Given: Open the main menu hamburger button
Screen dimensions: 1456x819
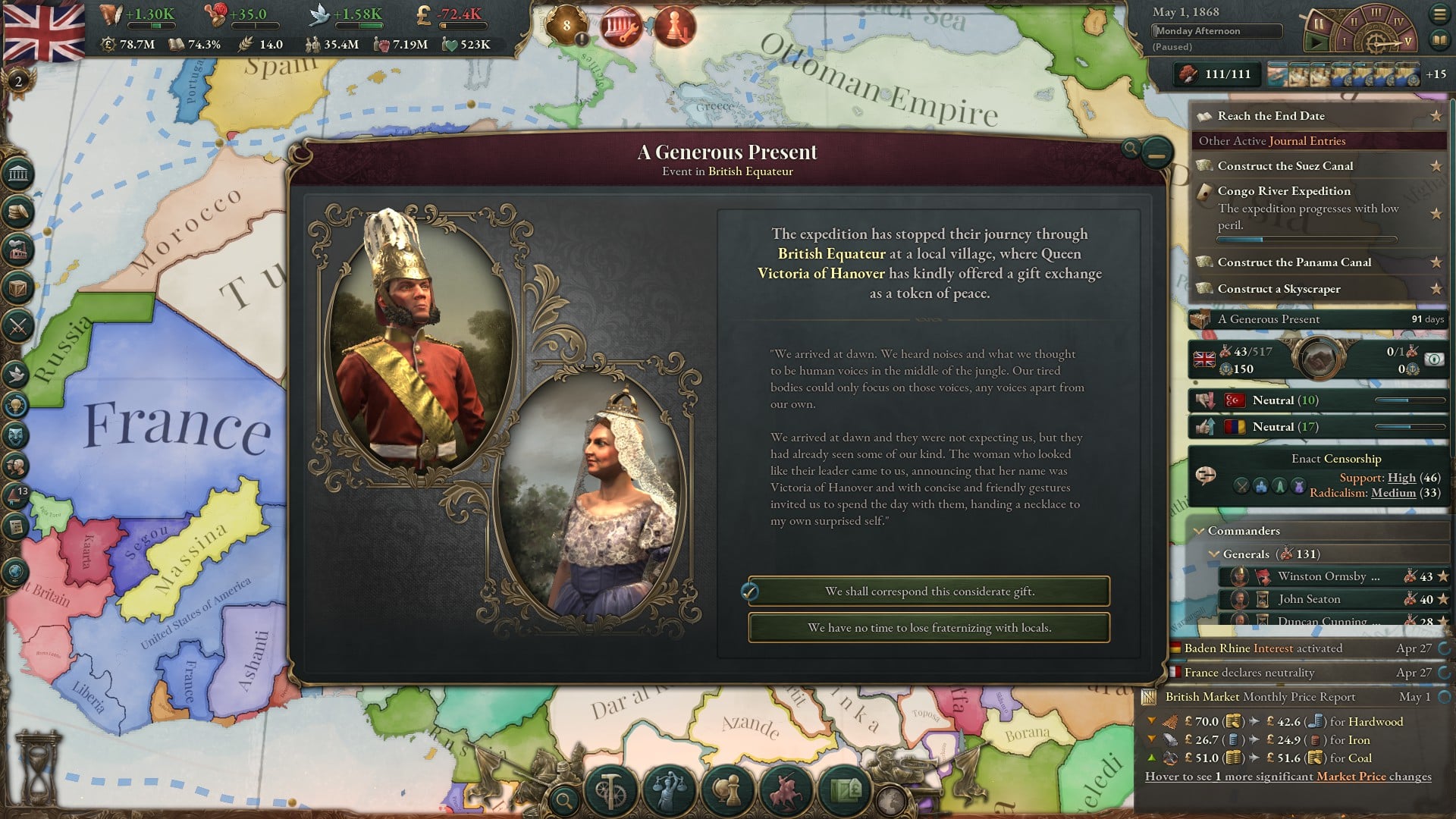Looking at the screenshot, I should pos(1439,14).
